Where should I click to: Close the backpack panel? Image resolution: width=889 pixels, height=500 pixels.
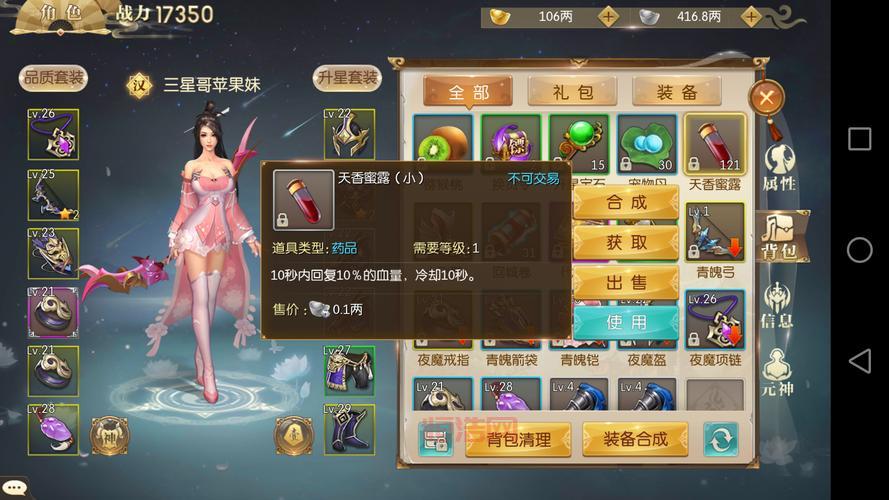coord(766,98)
